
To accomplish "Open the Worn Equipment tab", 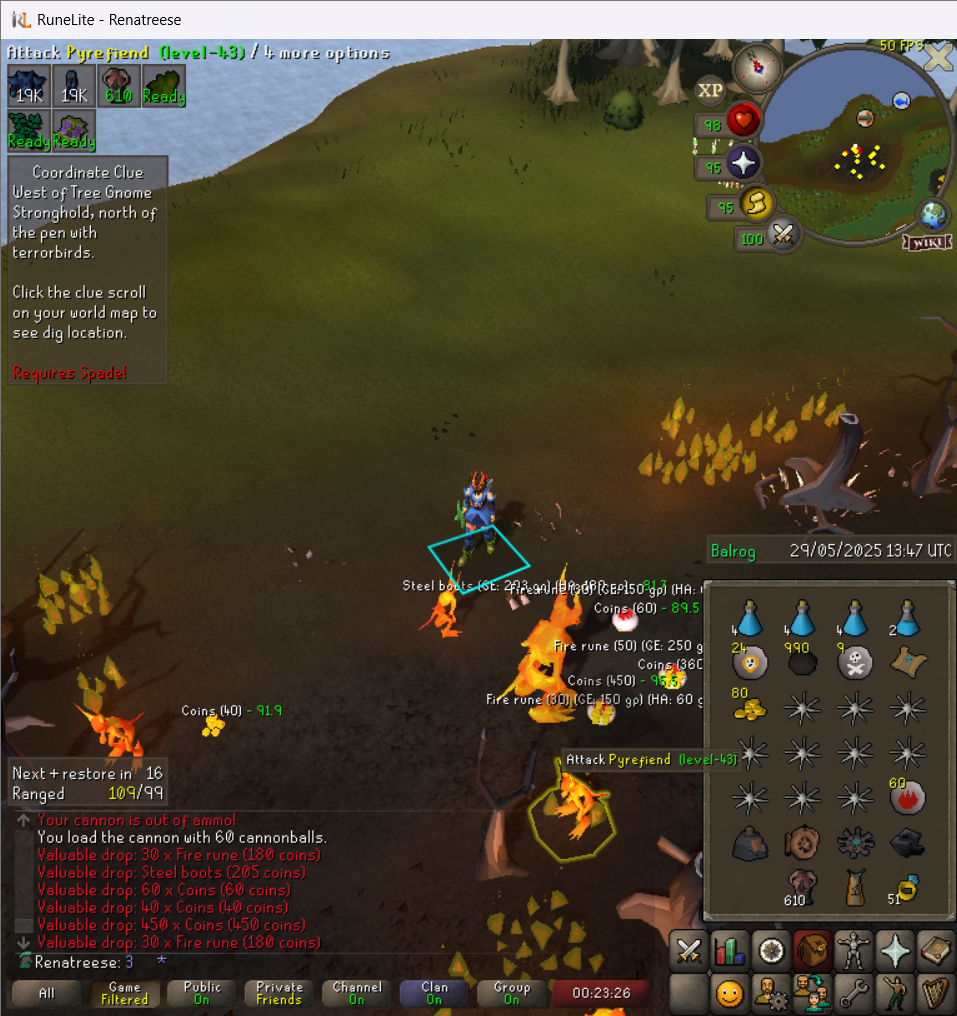I will (x=852, y=950).
